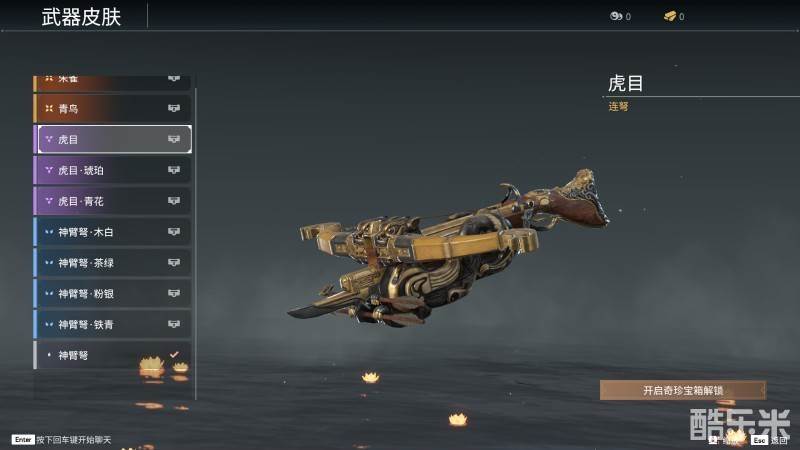Select the default 神臂弩 skin
Image resolution: width=800 pixels, height=450 pixels.
click(112, 355)
